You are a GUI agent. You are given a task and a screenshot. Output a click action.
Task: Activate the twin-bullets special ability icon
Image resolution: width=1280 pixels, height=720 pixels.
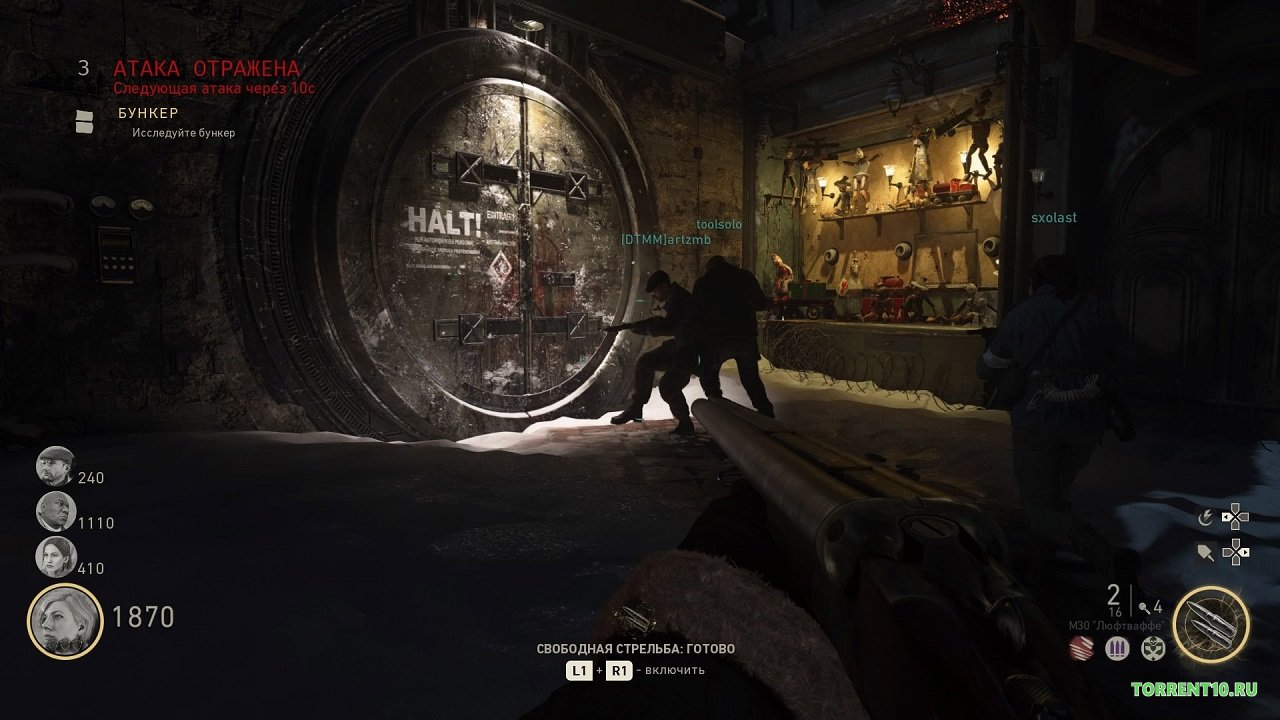click(x=1210, y=624)
